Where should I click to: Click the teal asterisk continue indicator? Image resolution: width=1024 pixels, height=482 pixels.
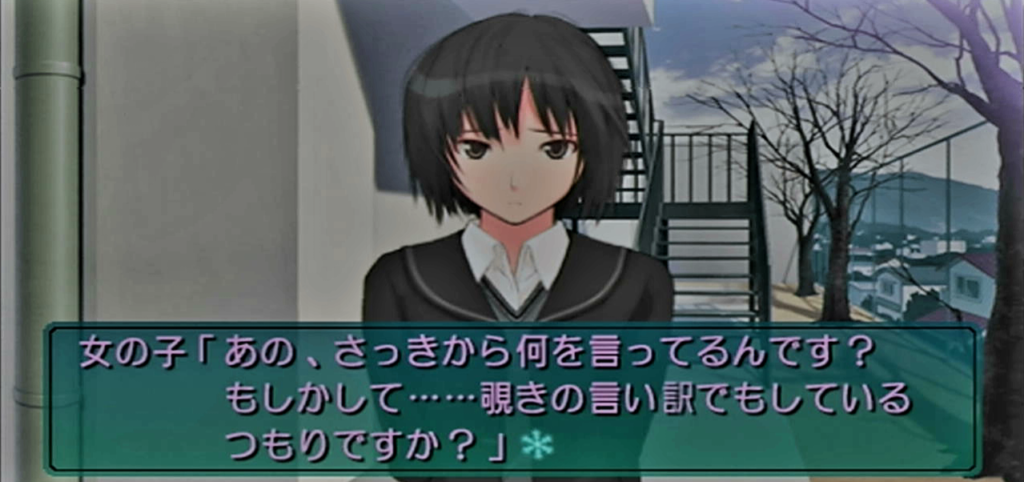[x=536, y=445]
